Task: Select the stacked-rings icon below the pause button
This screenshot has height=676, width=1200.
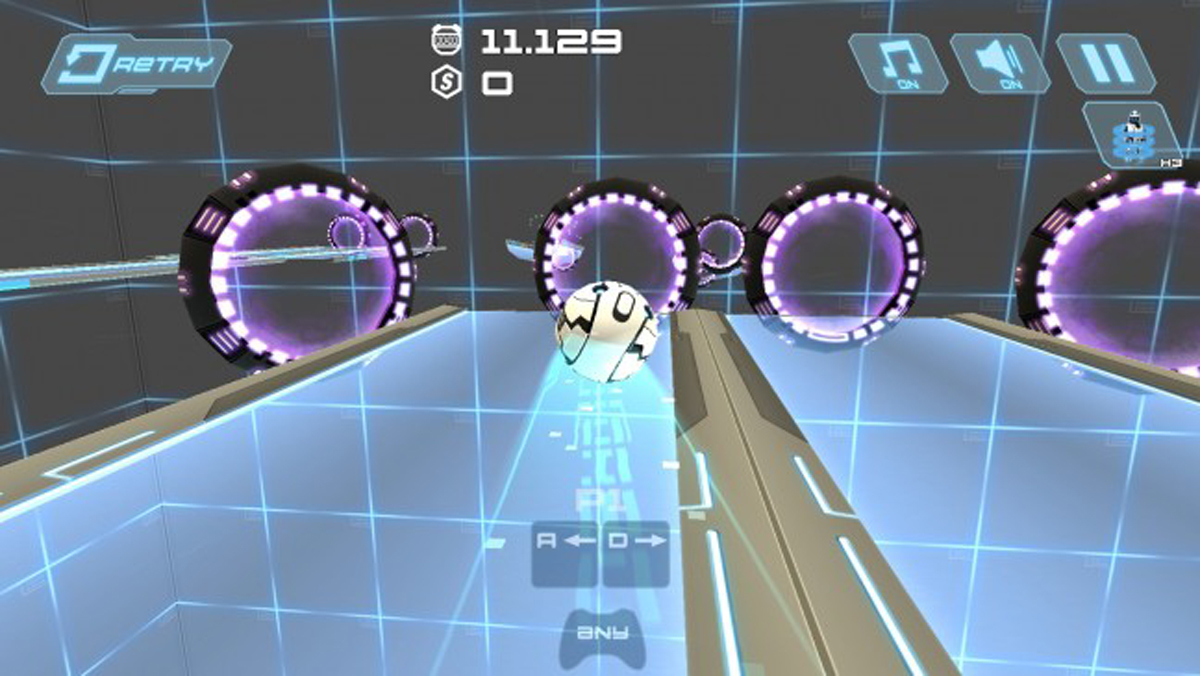Action: [1134, 134]
